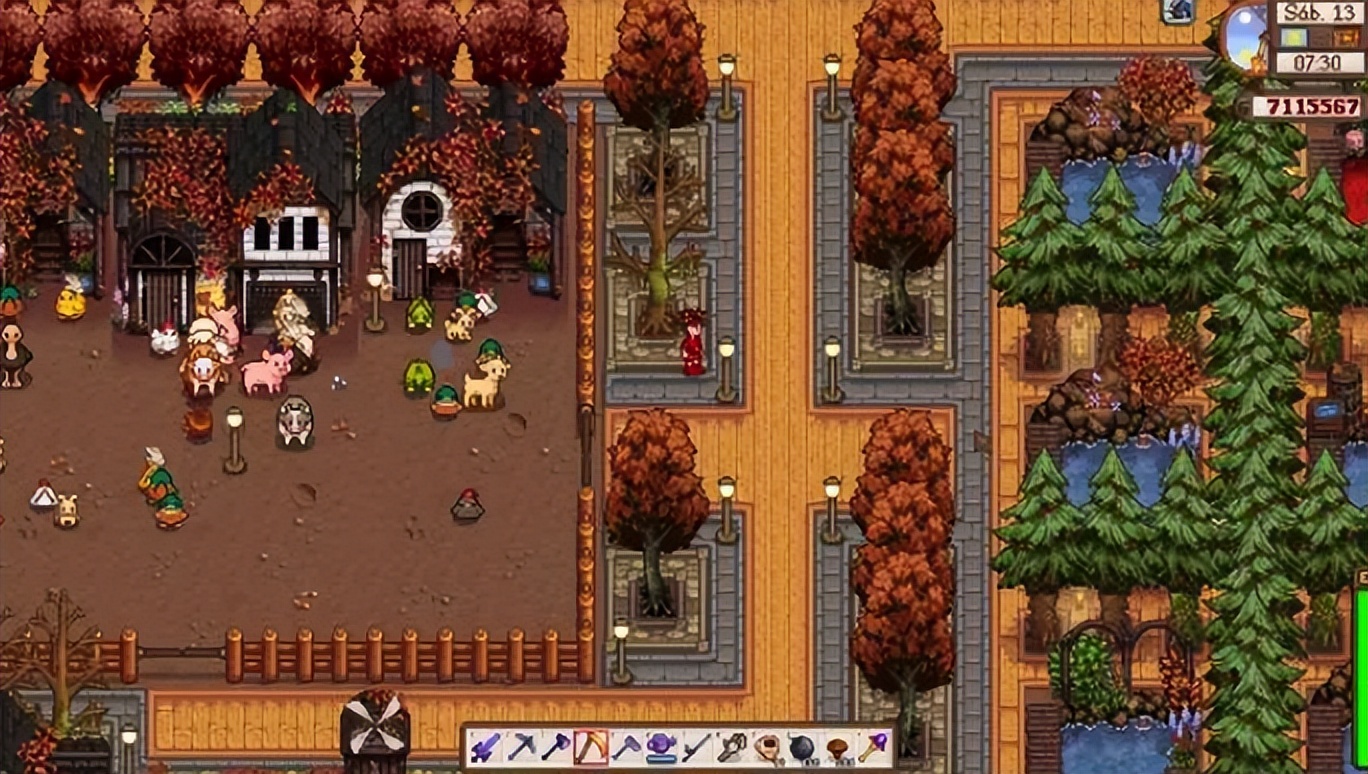The height and width of the screenshot is (774, 1368).
Task: Select the highlighted golden scythe slot
Action: point(591,748)
